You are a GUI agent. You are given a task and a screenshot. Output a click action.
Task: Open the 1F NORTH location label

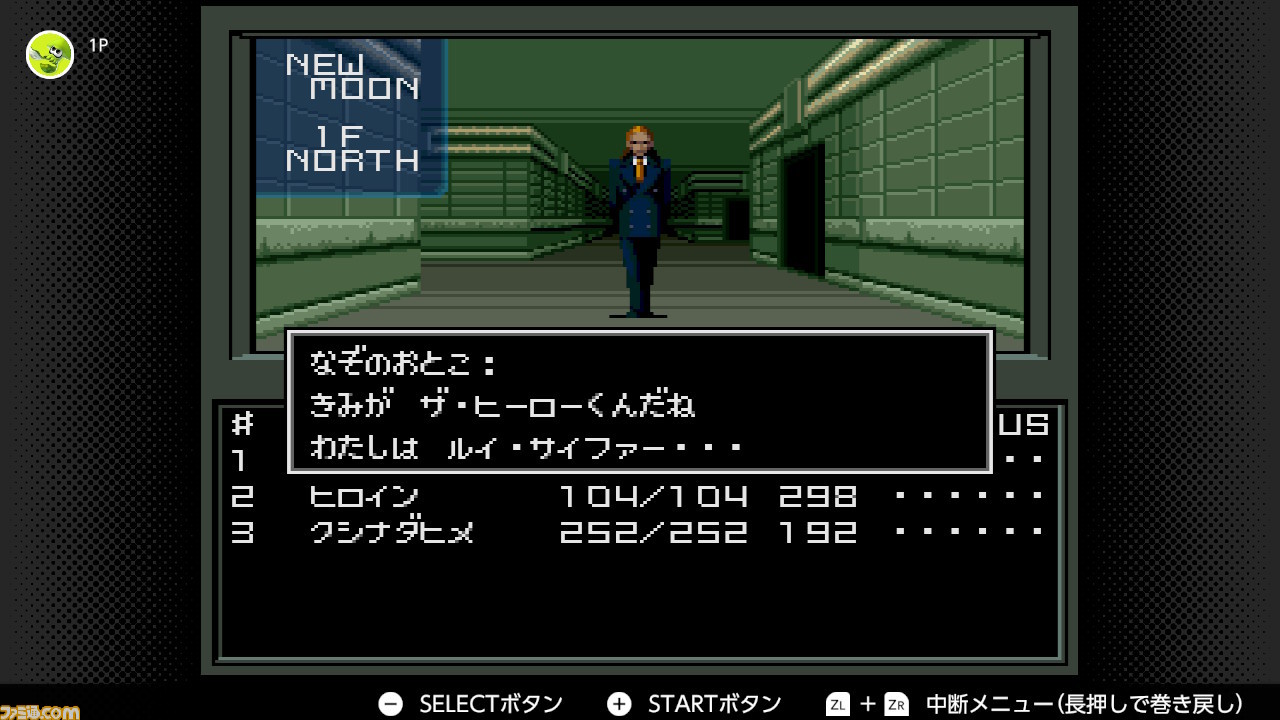point(350,145)
